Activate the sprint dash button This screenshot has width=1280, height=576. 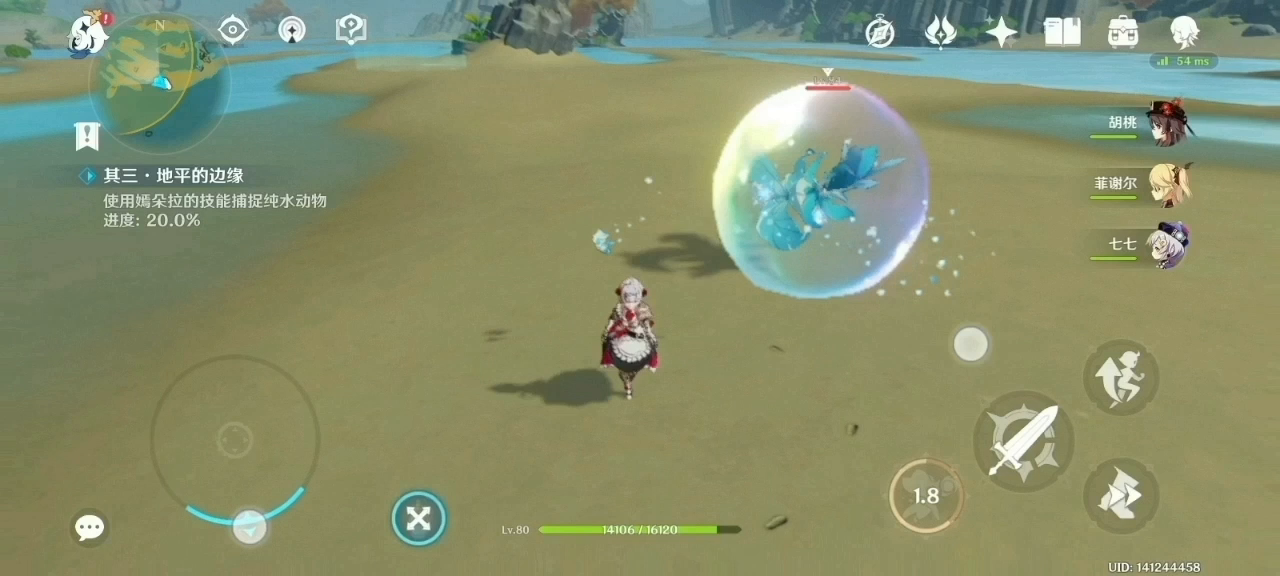[x=1121, y=496]
